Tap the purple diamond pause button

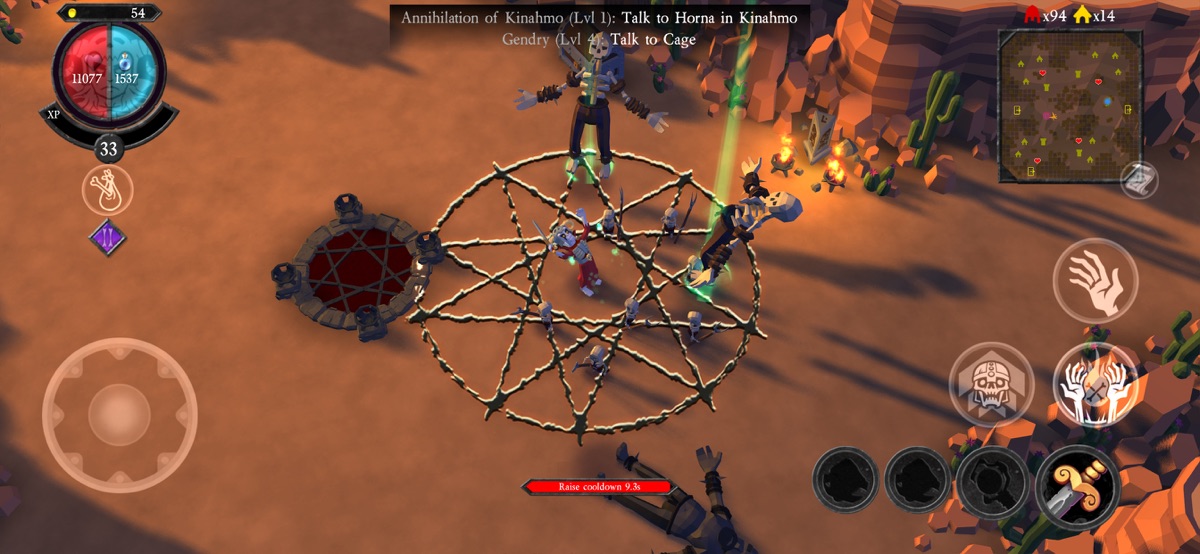pos(107,238)
